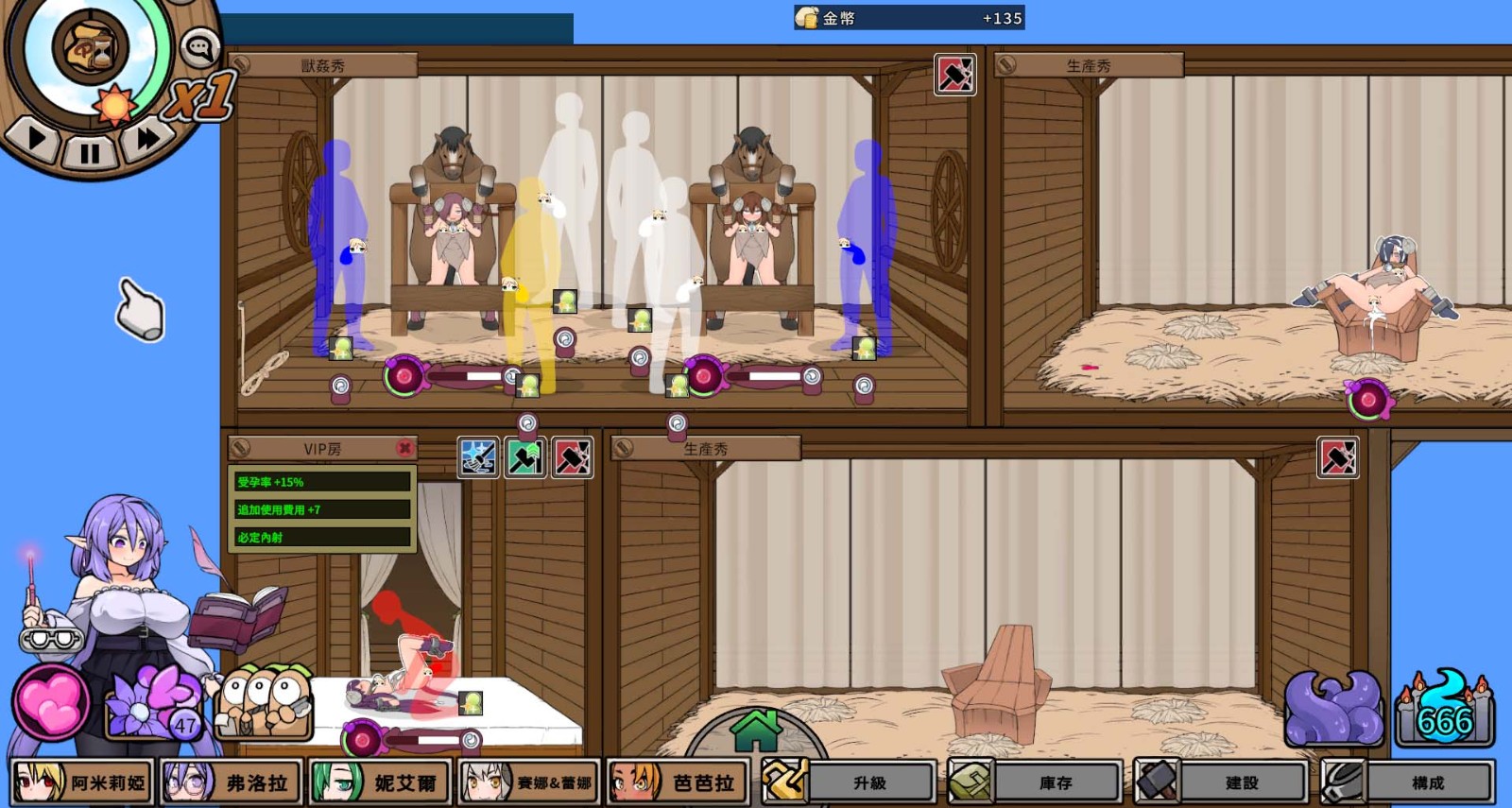Select character 弗洛拉

tap(232, 782)
